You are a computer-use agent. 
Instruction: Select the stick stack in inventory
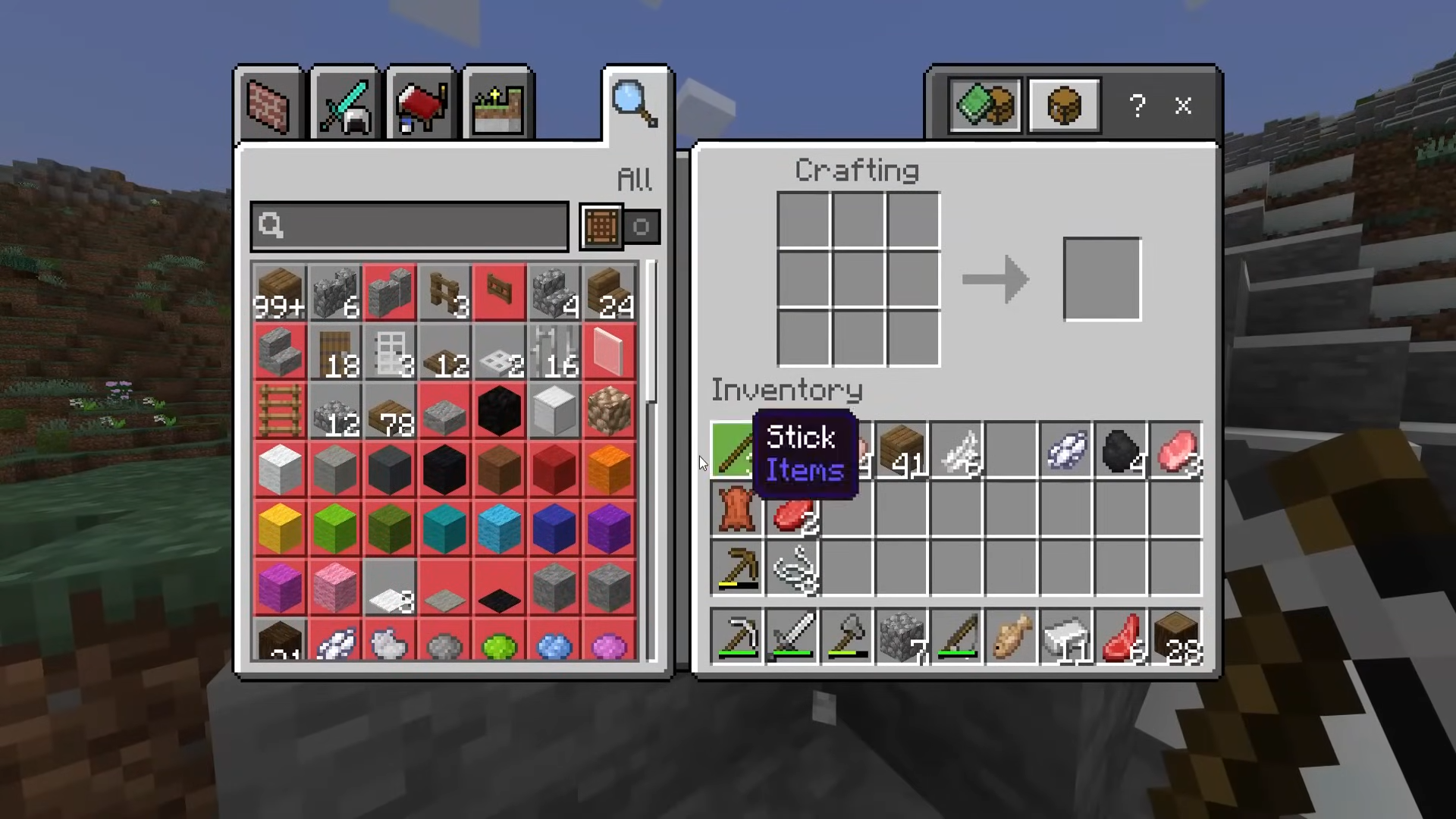click(733, 450)
